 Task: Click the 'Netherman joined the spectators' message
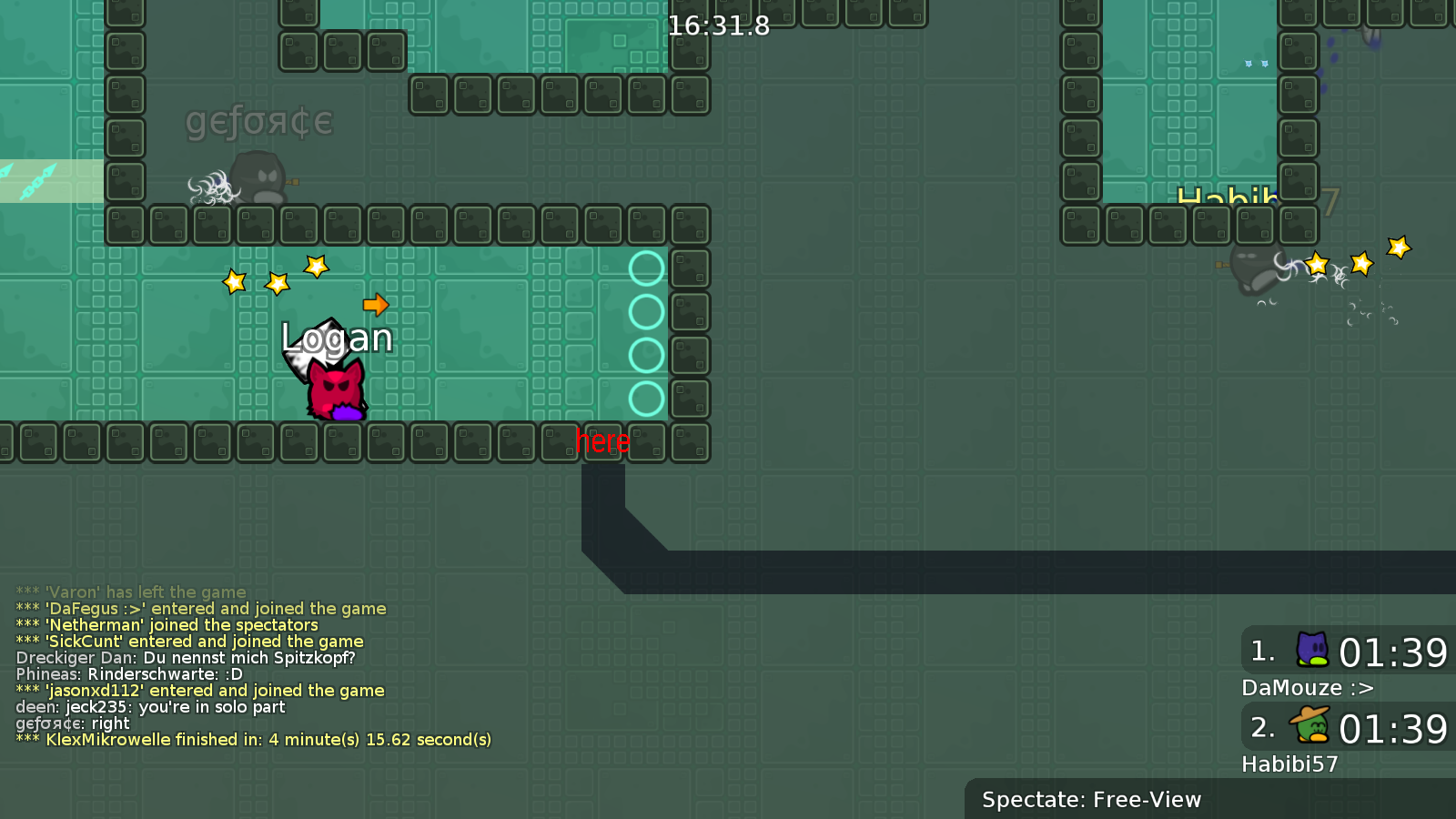[x=167, y=624]
